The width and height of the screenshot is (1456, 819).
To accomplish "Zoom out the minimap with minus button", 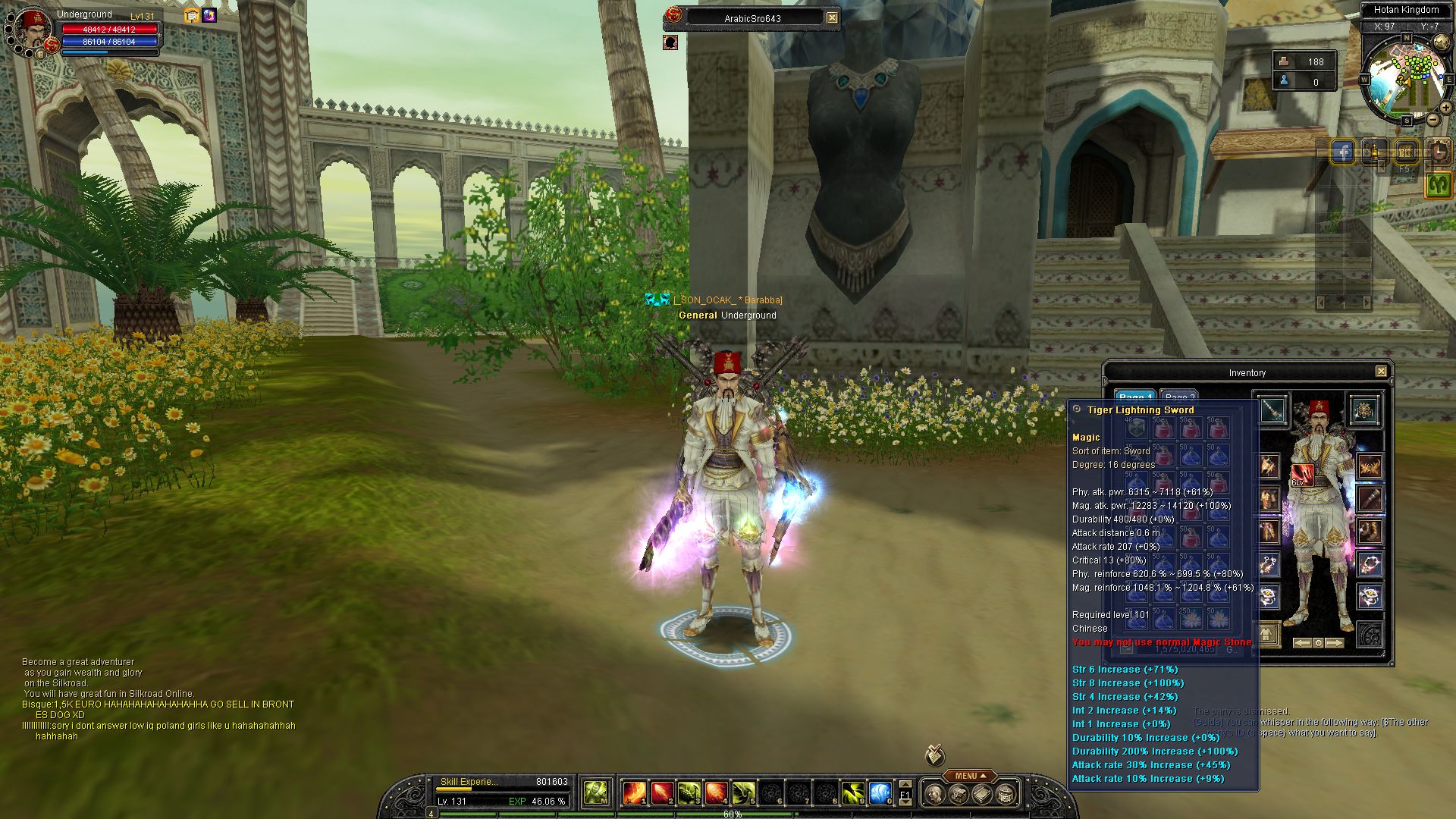I will pos(1432,120).
